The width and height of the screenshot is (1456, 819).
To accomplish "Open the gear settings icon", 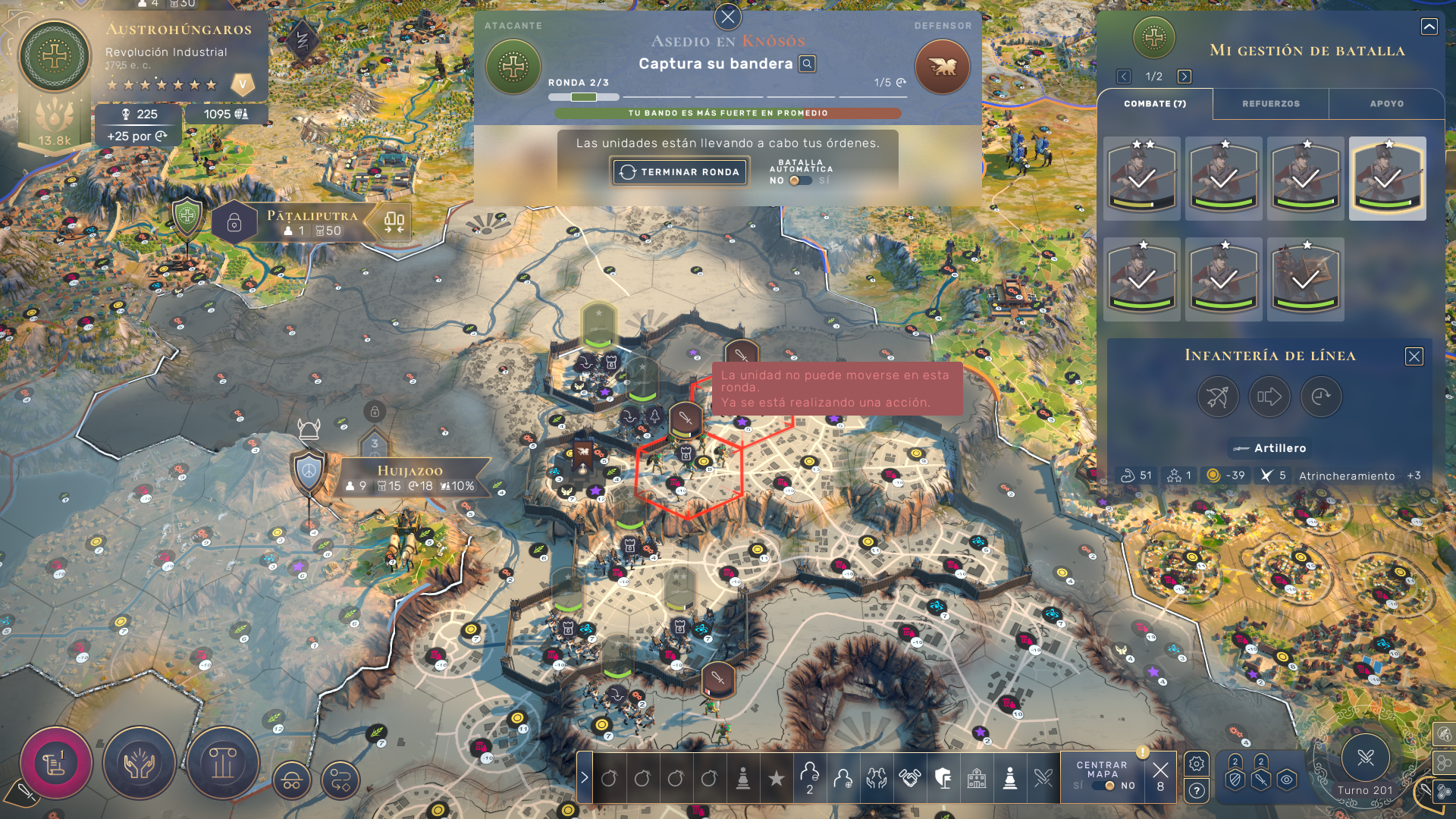I will (1197, 764).
